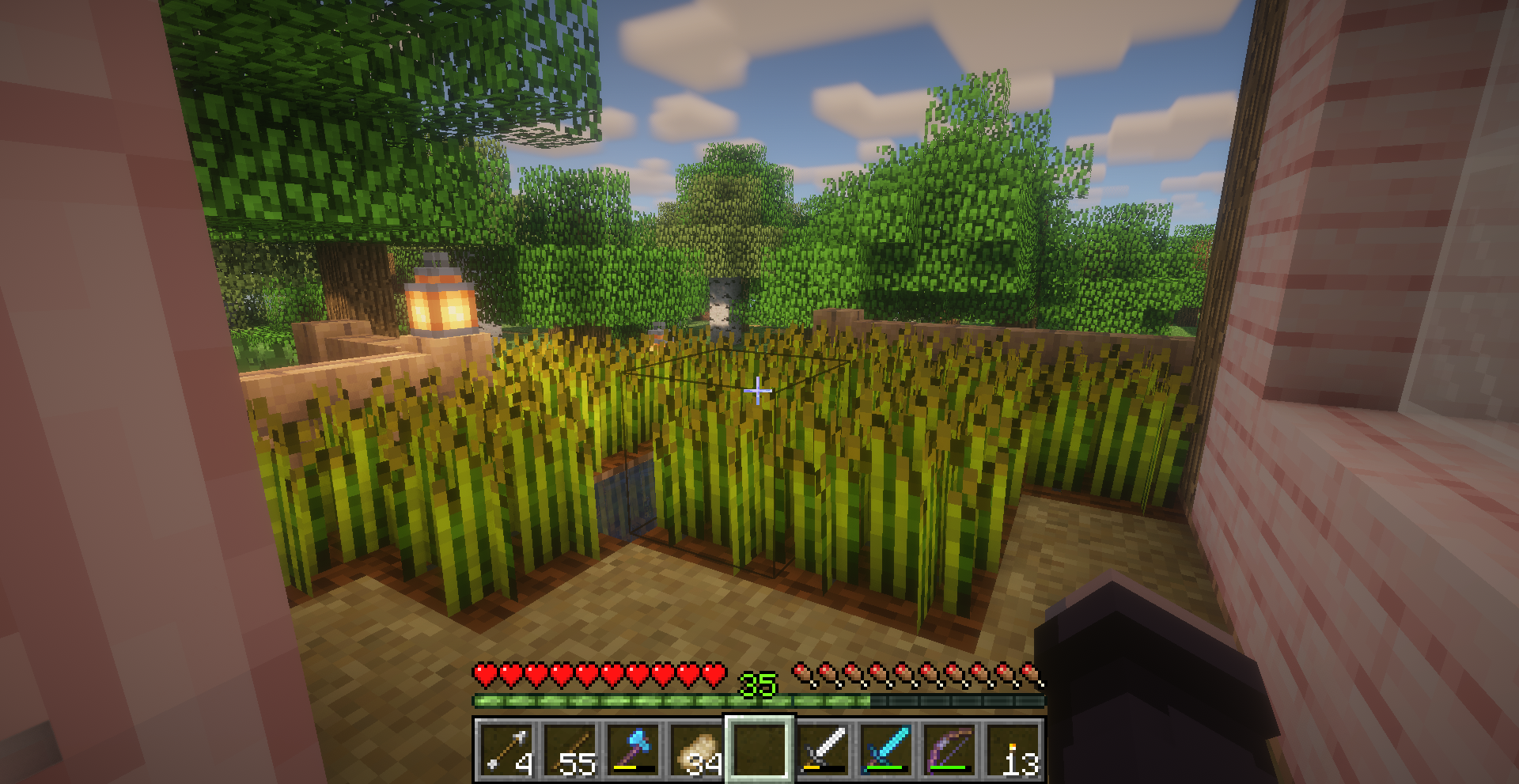This screenshot has height=784, width=1519.
Task: Select the arrow stack hotbar slot
Action: coord(506,749)
